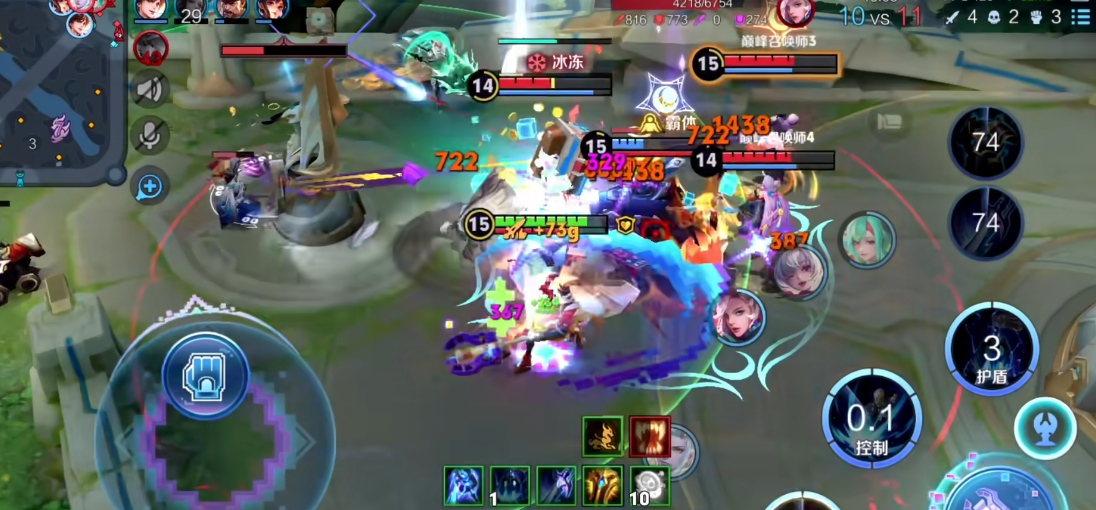Click the upper skill showing 74 cooldown

click(x=985, y=143)
